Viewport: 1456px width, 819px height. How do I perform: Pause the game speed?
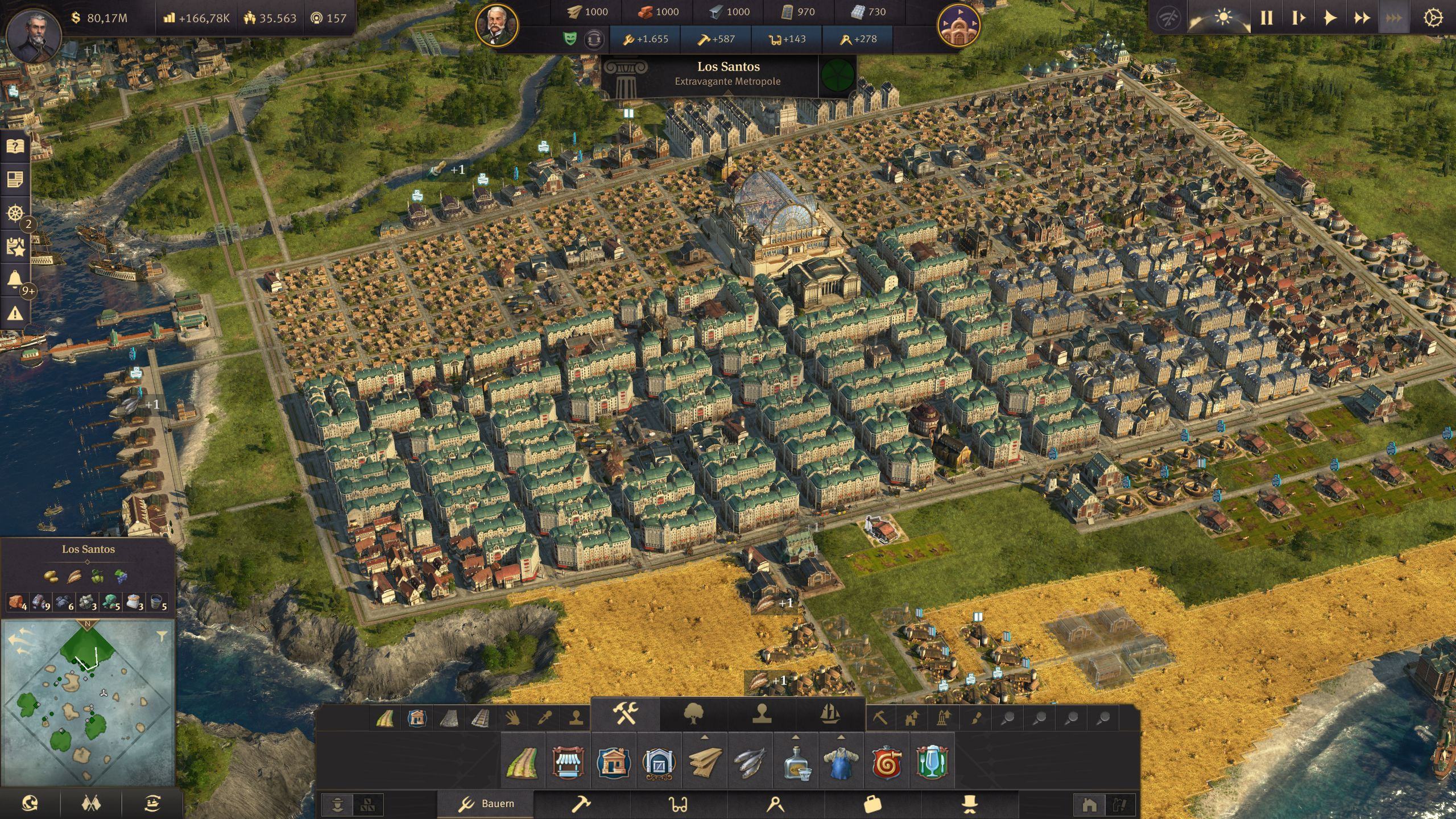pos(1266,18)
